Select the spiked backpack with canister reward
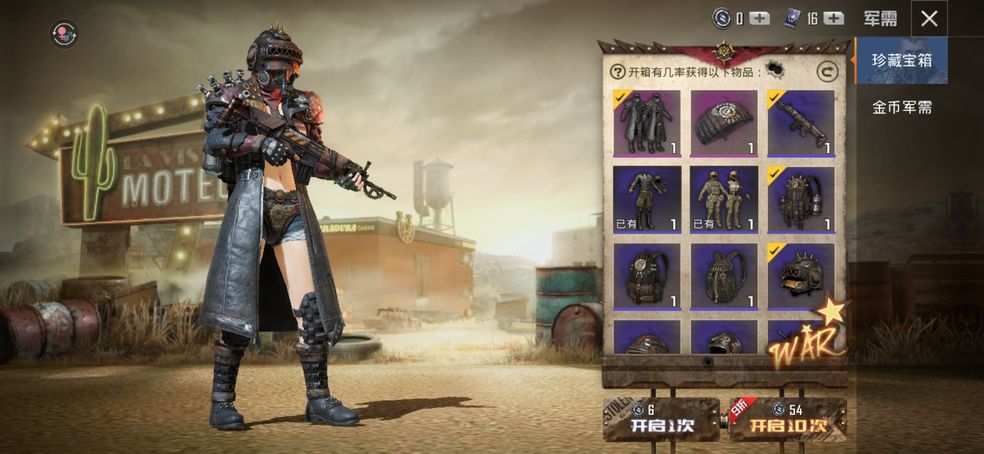984x454 pixels. click(801, 199)
